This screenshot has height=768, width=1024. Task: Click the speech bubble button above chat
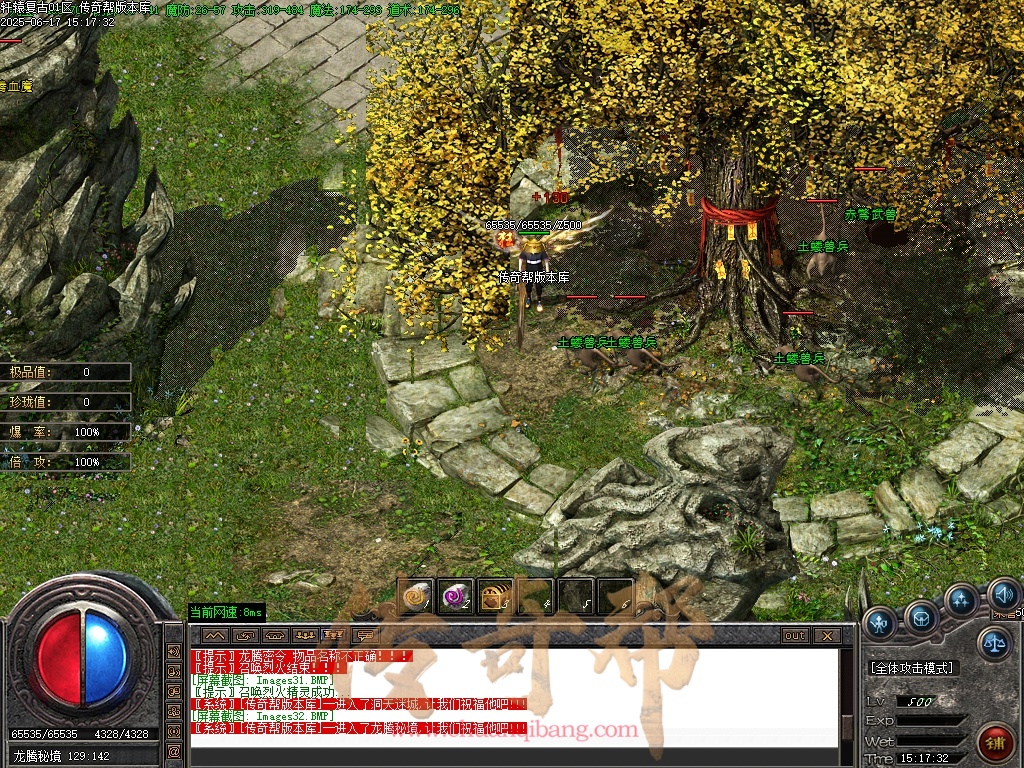365,636
